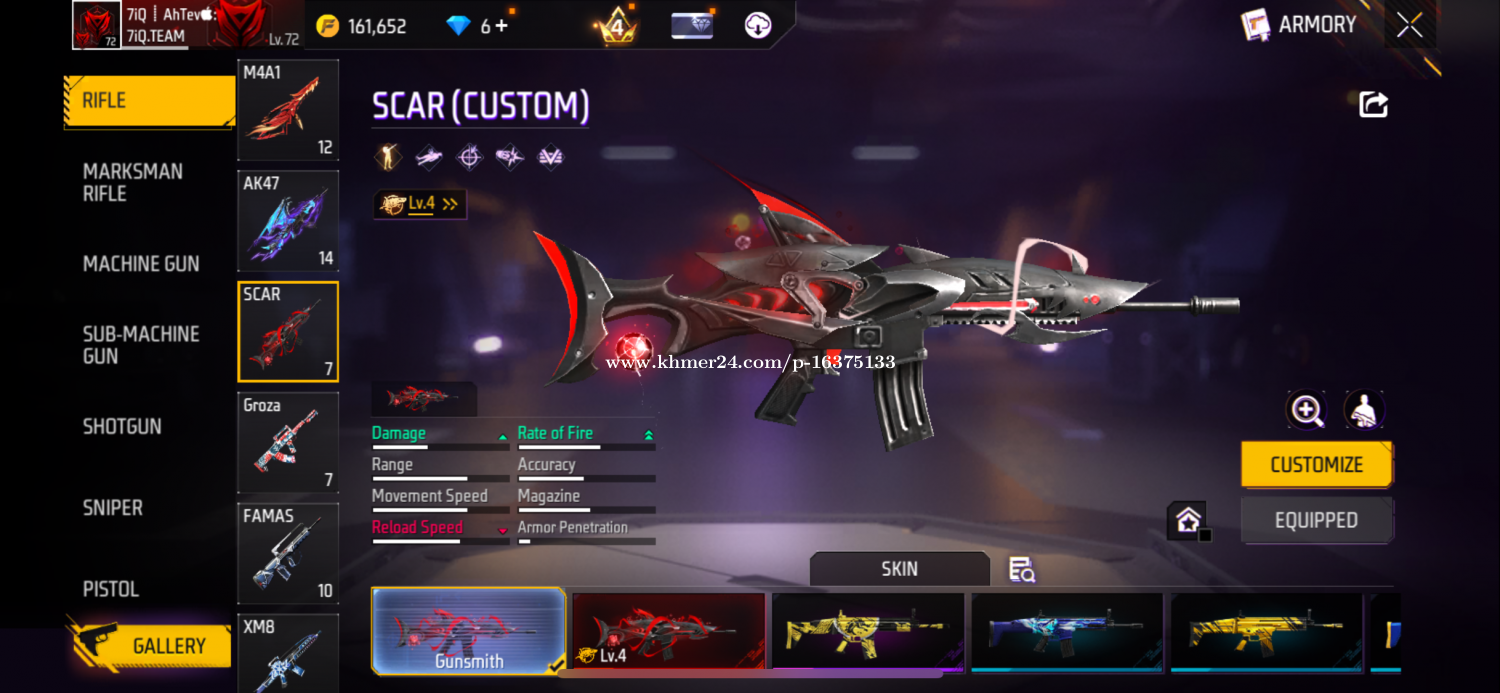1500x693 pixels.
Task: Open the Machine Gun category
Action: 141,264
